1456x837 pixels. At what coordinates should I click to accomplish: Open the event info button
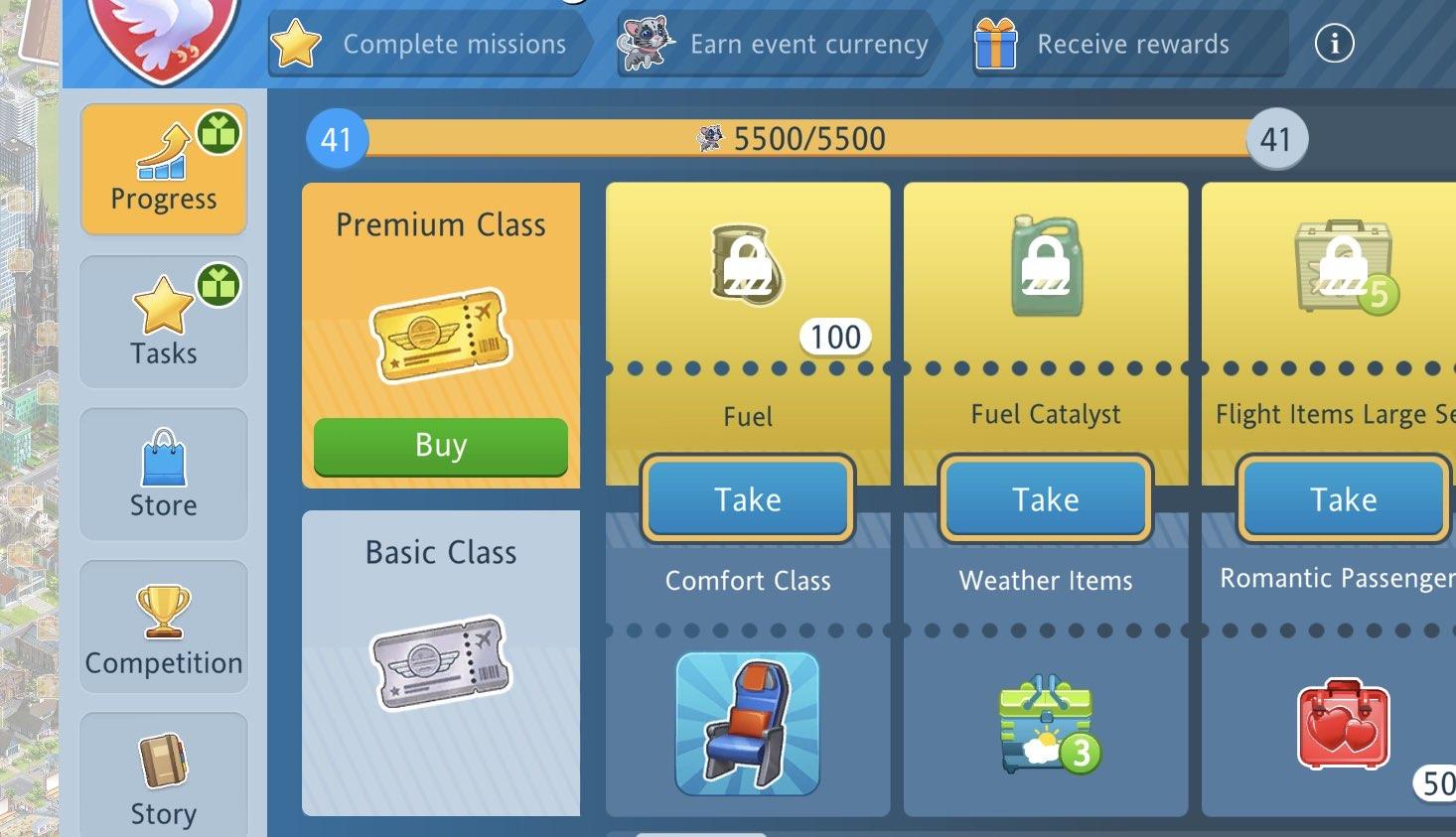(x=1334, y=44)
